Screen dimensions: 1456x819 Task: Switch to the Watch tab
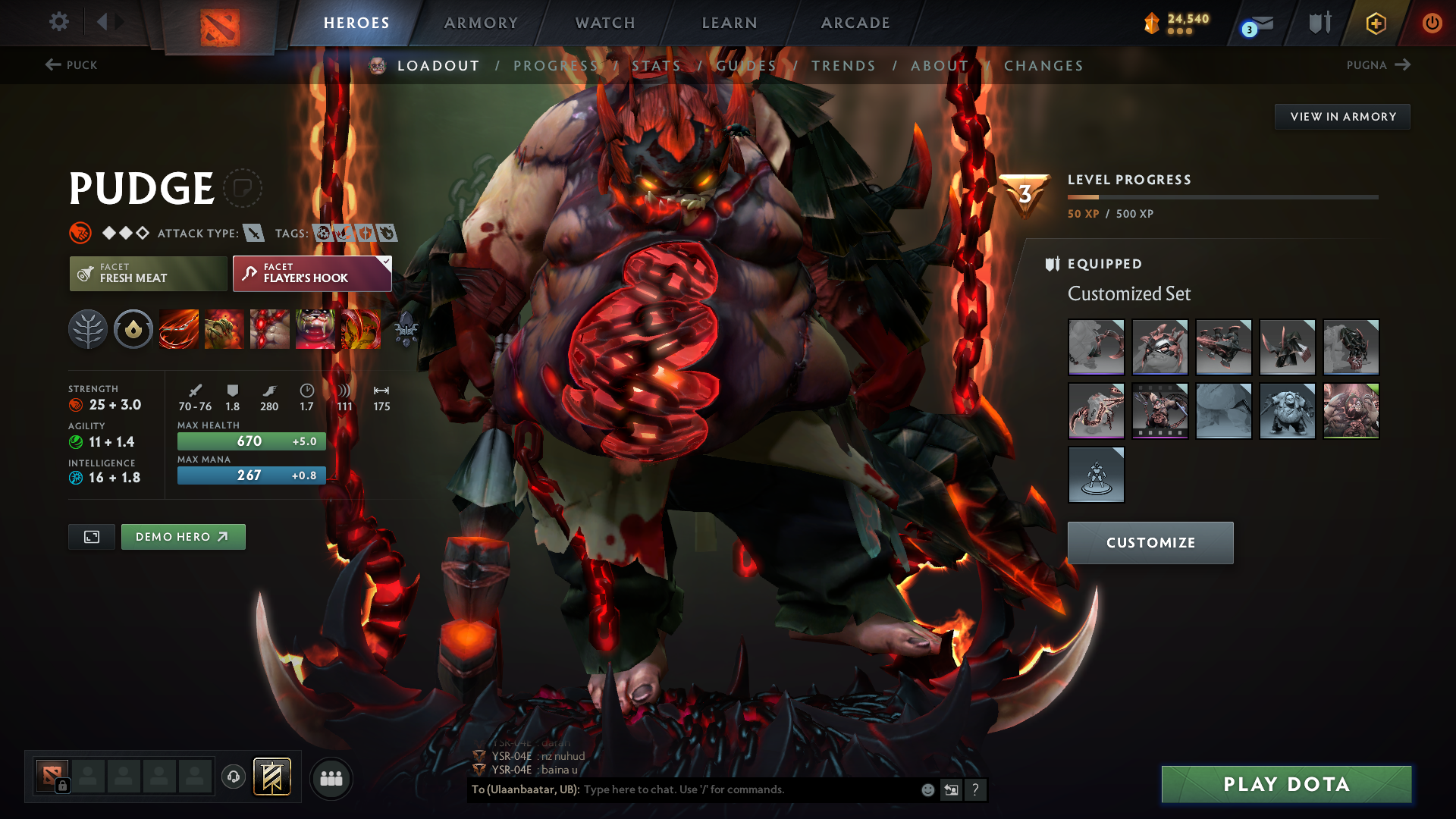click(605, 23)
